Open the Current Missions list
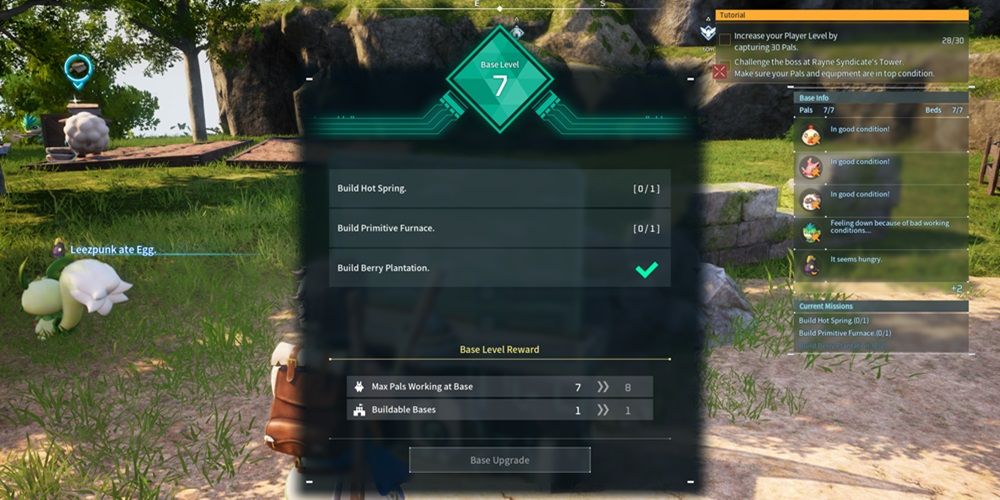 coord(882,306)
